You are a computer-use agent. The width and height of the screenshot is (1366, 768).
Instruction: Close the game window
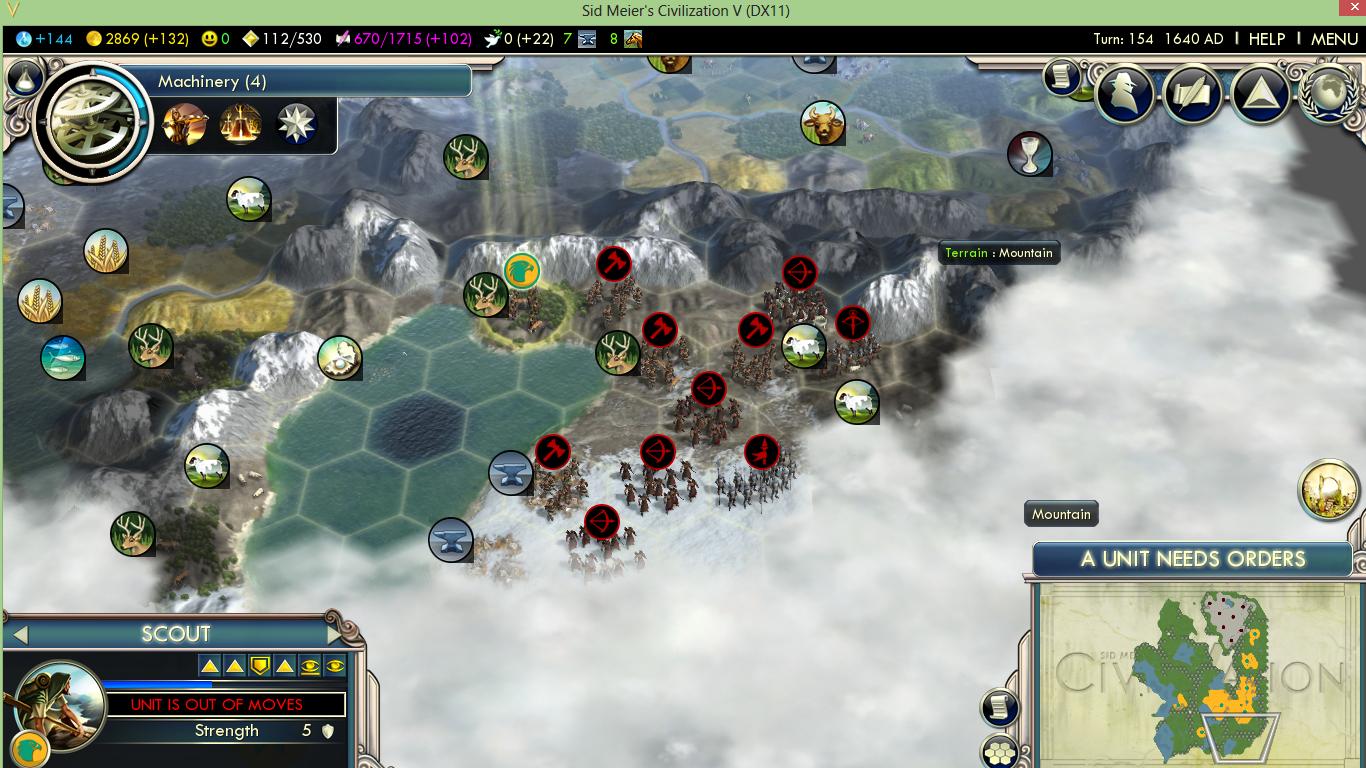click(x=1350, y=9)
